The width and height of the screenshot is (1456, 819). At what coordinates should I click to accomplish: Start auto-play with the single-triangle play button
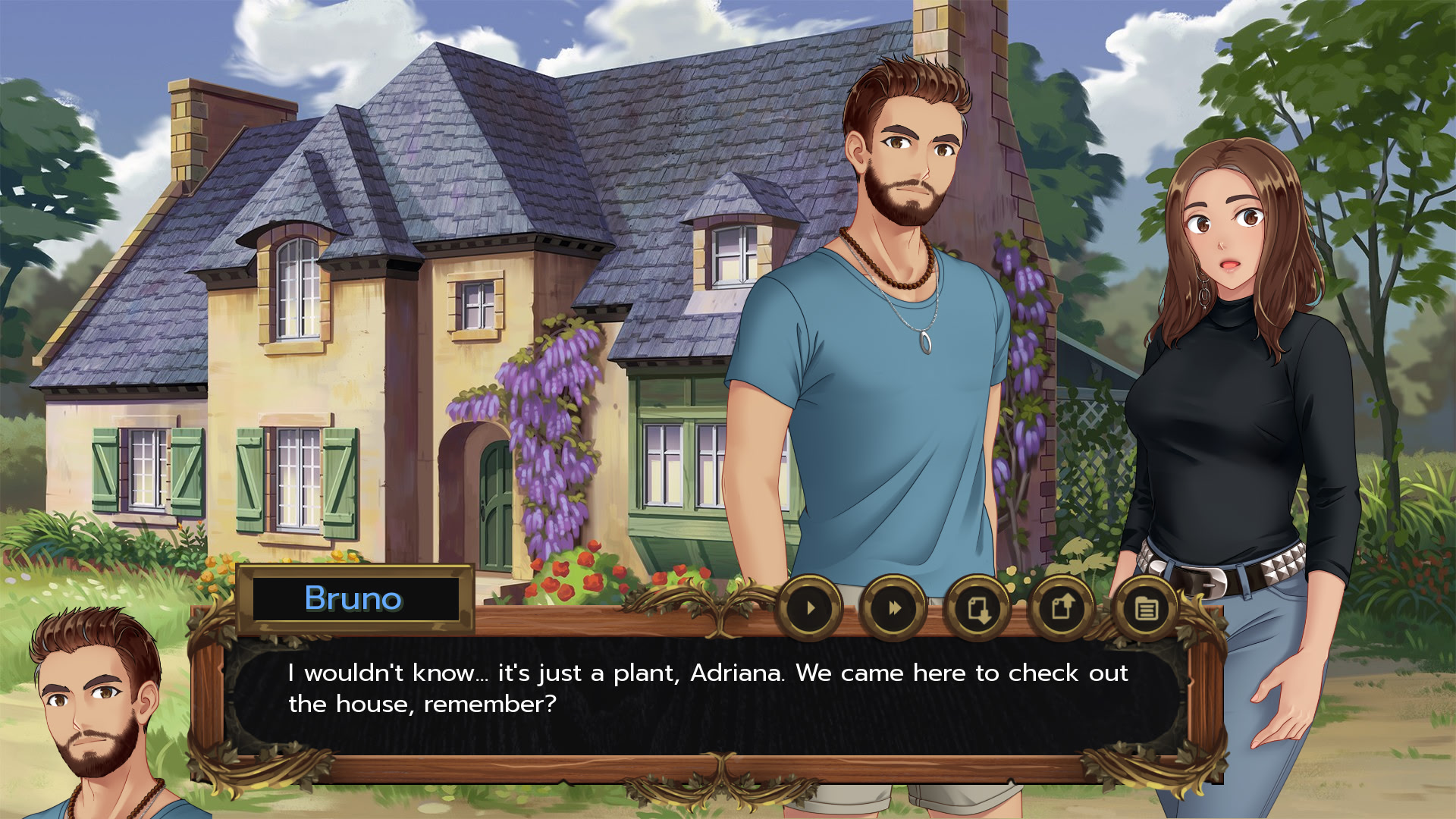pos(810,607)
